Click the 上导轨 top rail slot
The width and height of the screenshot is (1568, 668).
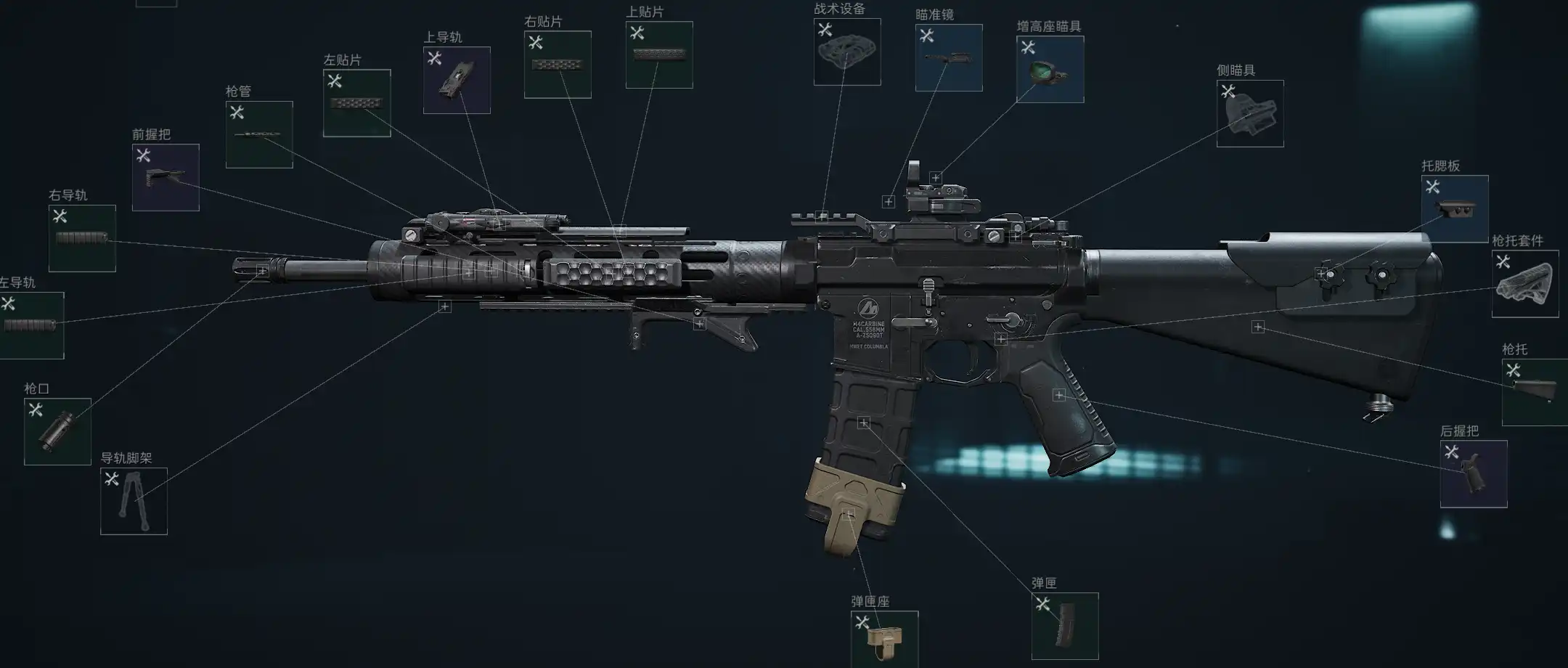tap(457, 80)
